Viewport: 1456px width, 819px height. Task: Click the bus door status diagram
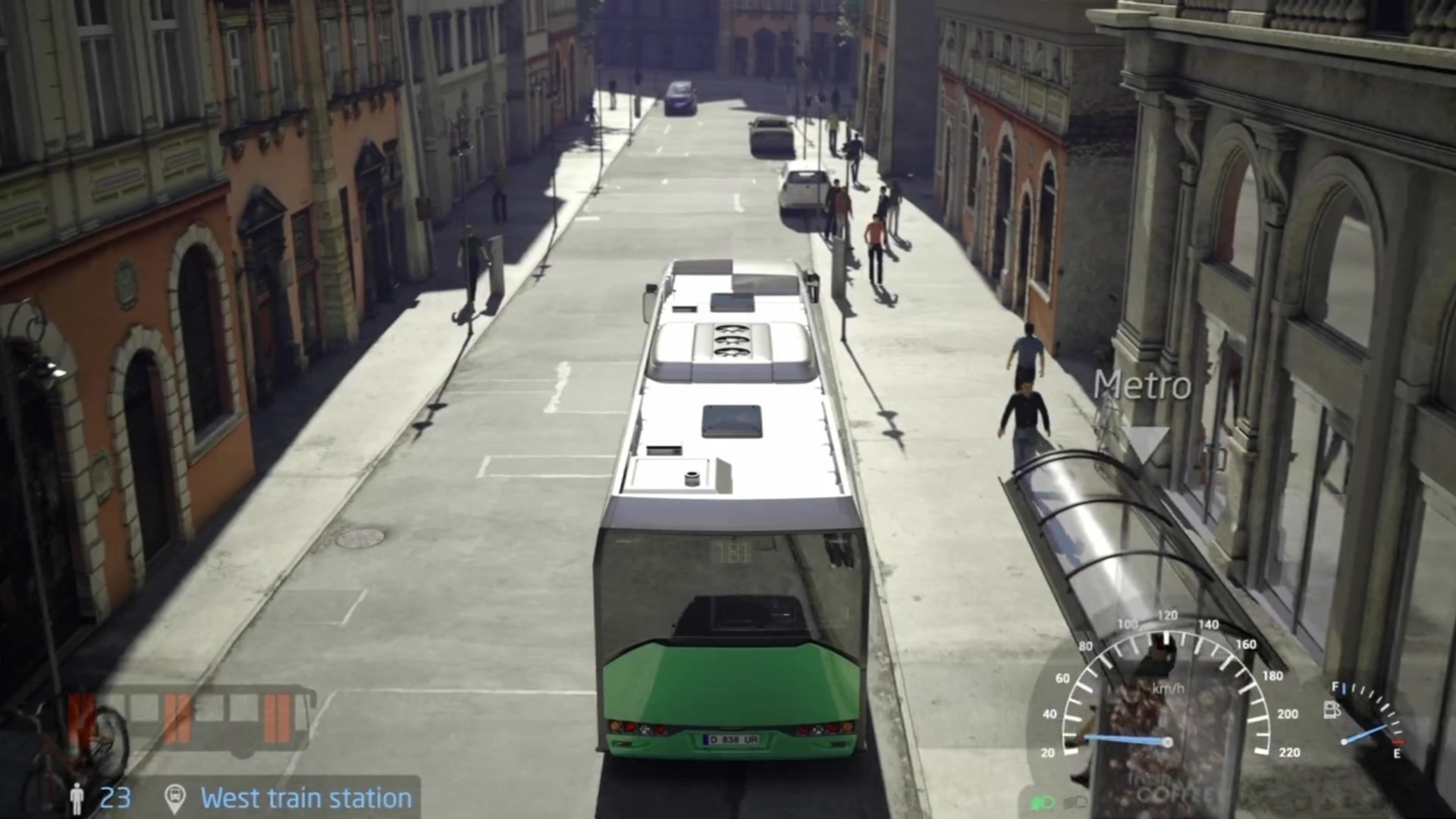pyautogui.click(x=193, y=720)
